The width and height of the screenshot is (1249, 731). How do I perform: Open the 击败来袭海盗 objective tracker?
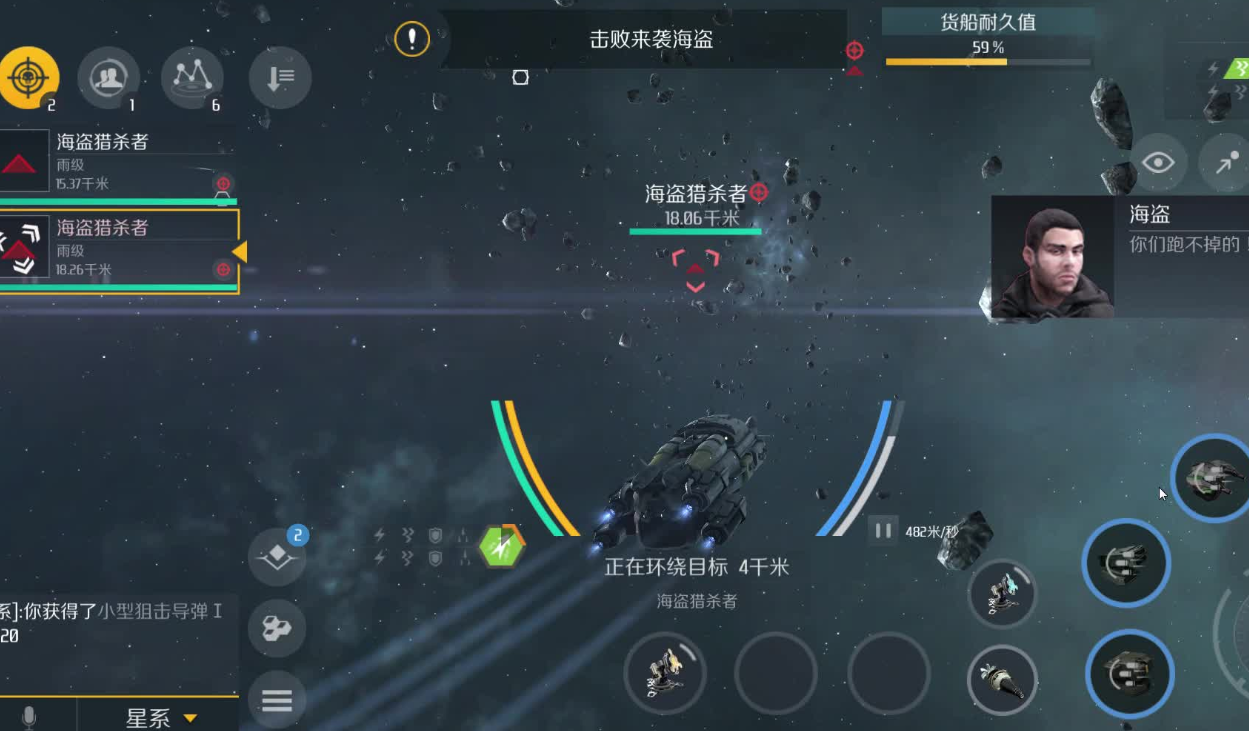pos(650,40)
